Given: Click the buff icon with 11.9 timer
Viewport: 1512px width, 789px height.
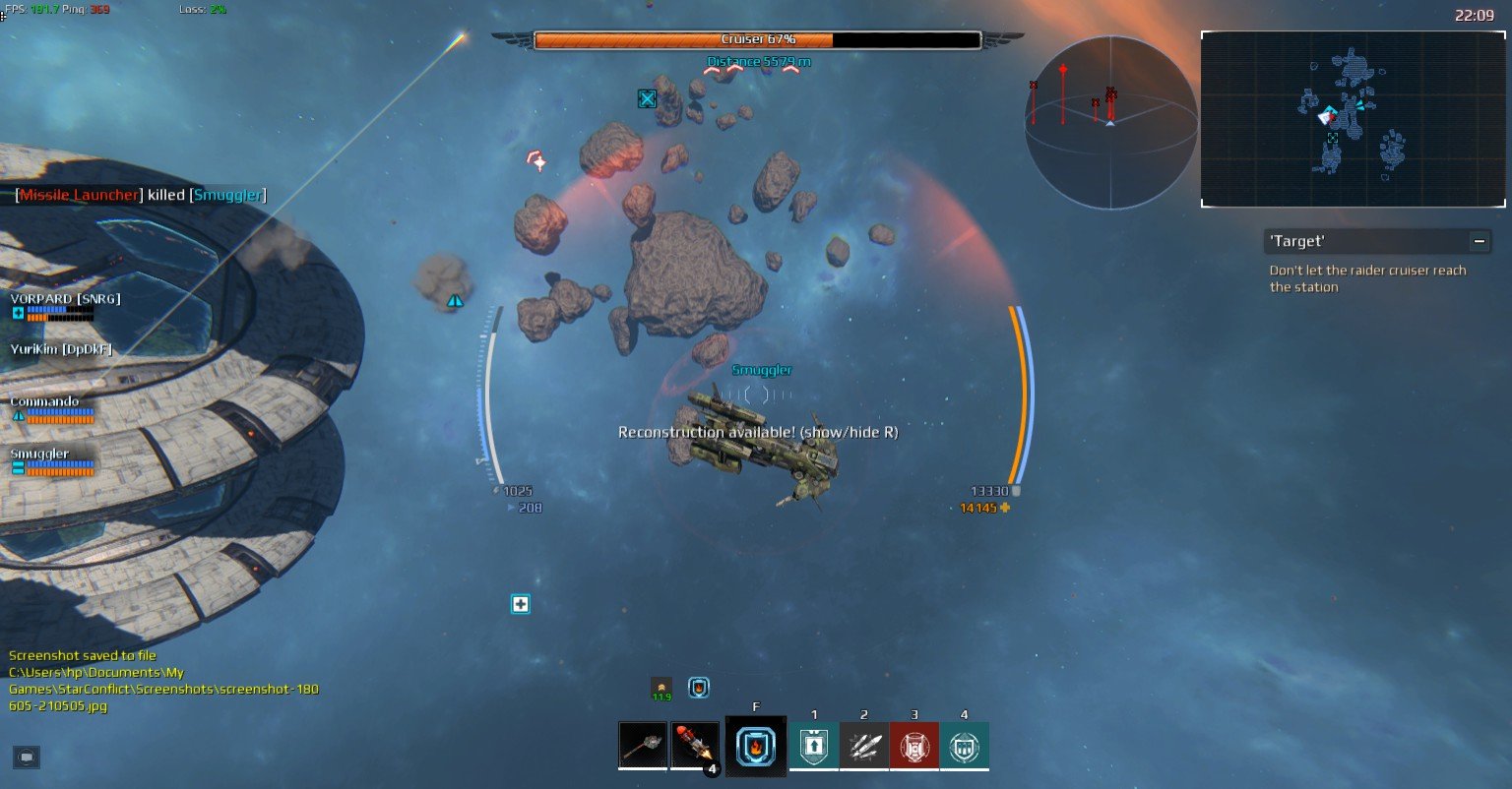Looking at the screenshot, I should point(661,688).
